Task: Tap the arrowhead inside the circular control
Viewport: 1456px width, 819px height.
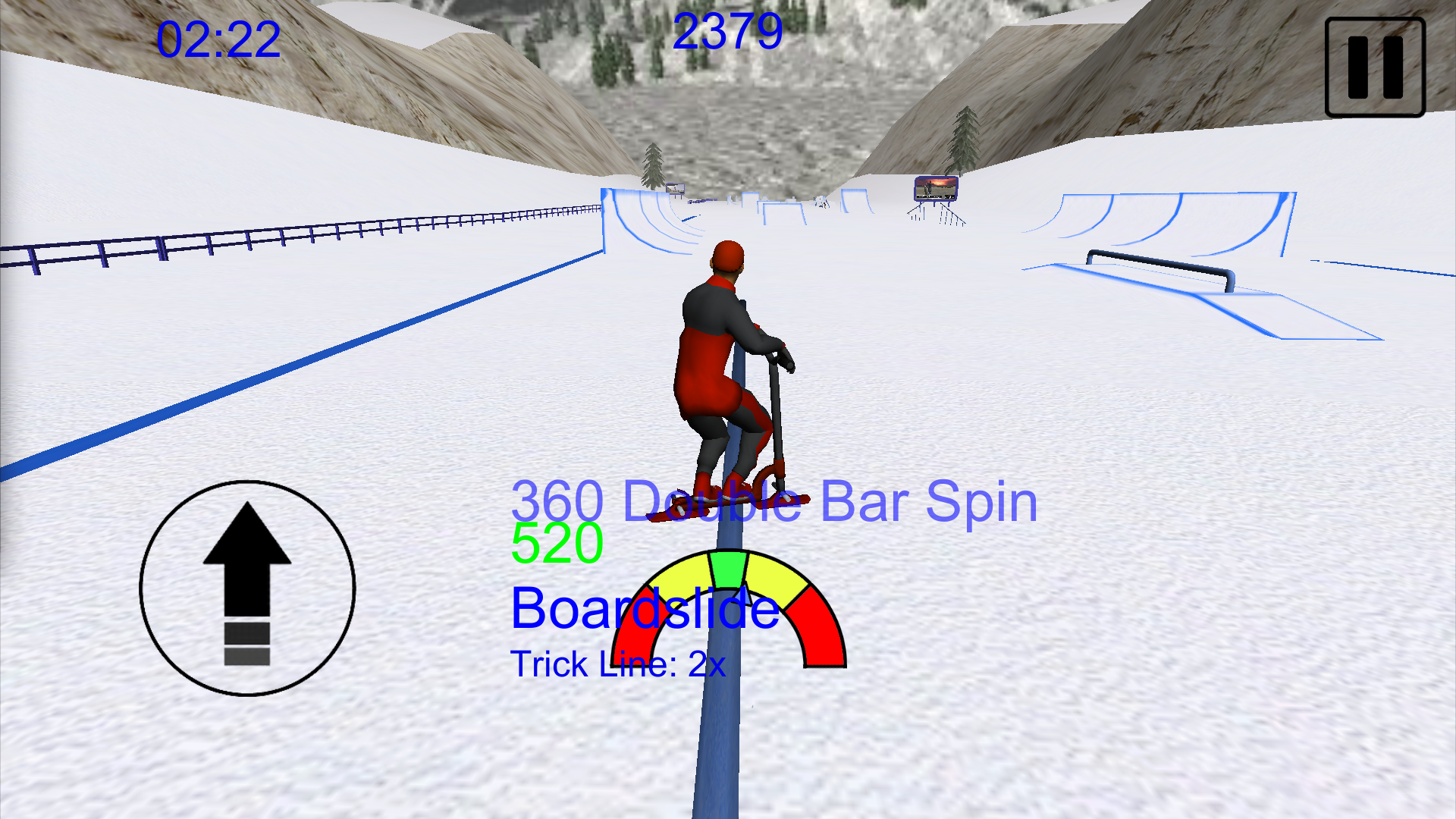Action: (246, 531)
